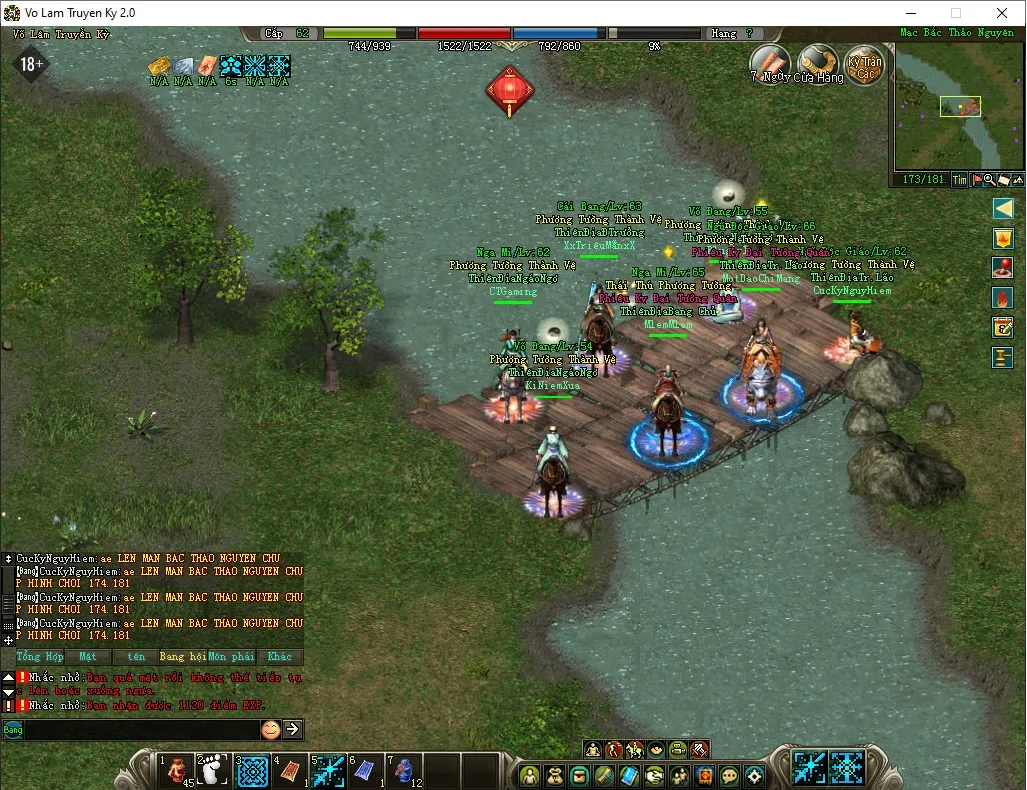1027x790 pixels.
Task: Open the Cửa Hàng store icon
Action: (x=818, y=64)
